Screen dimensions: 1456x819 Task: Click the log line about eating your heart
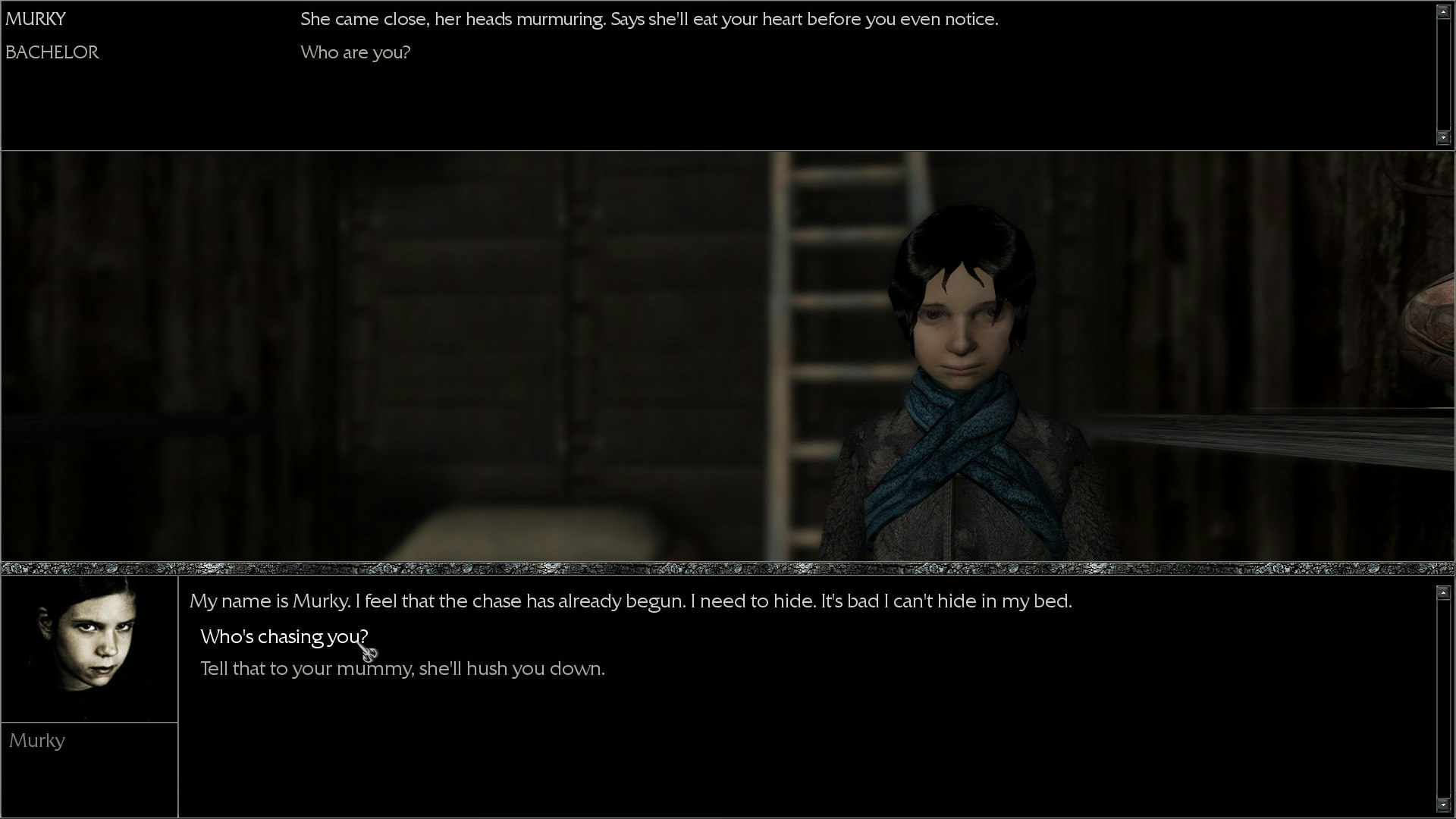click(x=649, y=19)
